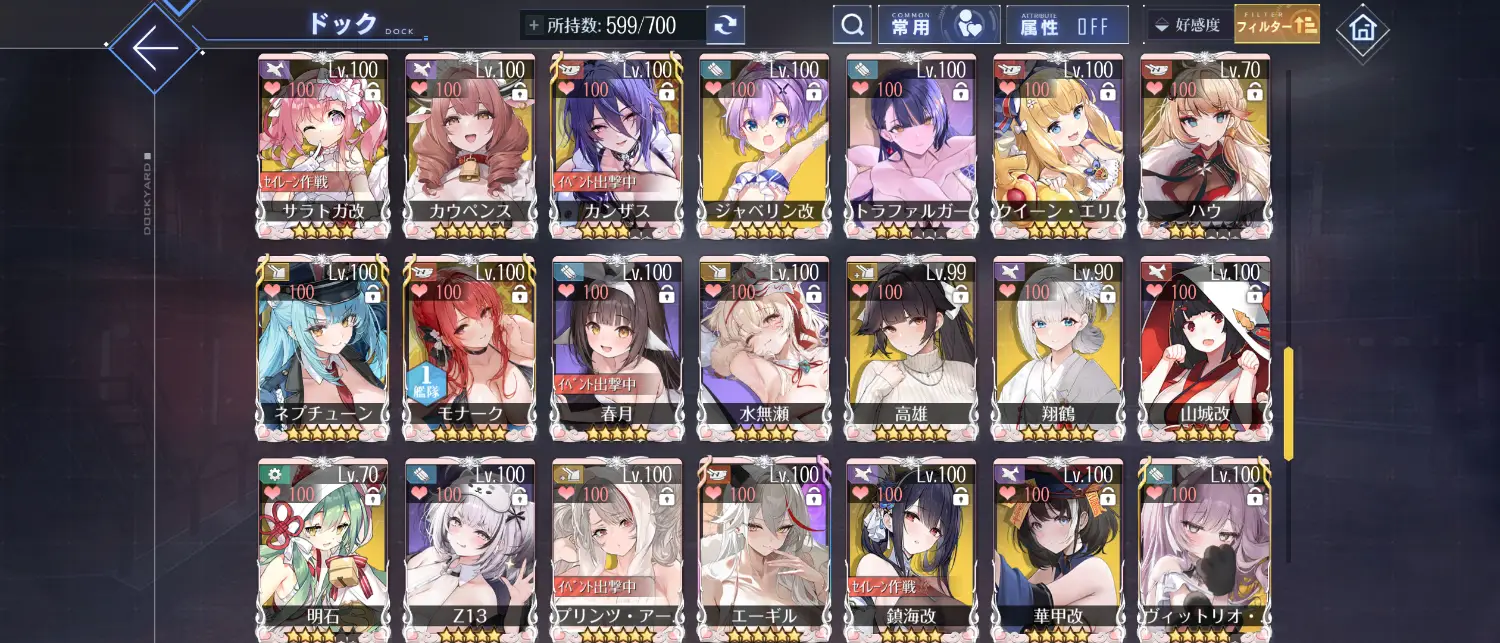Open the フィルター filter menu
The height and width of the screenshot is (643, 1500).
(x=1277, y=25)
